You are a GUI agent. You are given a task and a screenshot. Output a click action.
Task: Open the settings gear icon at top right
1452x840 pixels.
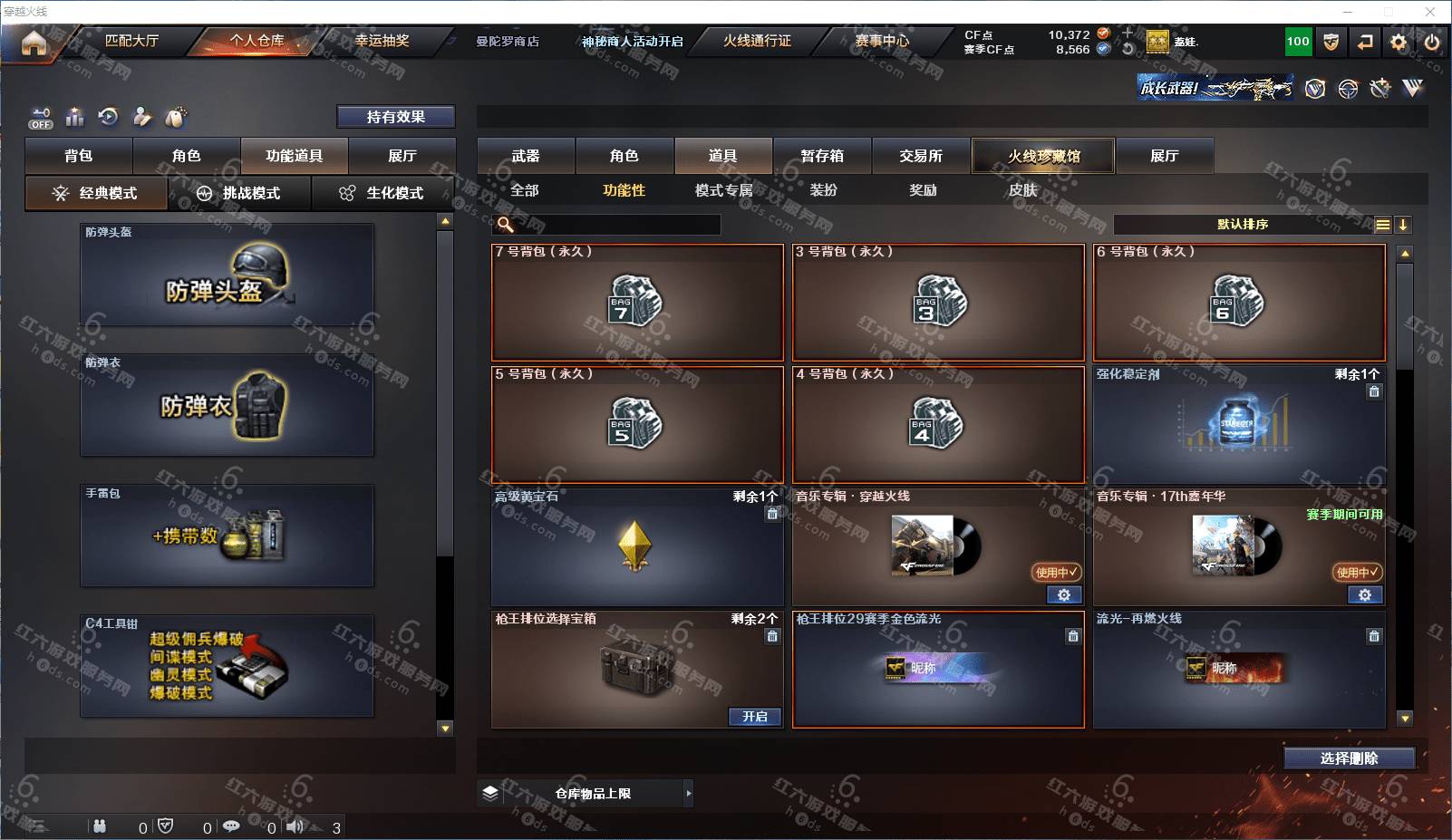click(1399, 42)
